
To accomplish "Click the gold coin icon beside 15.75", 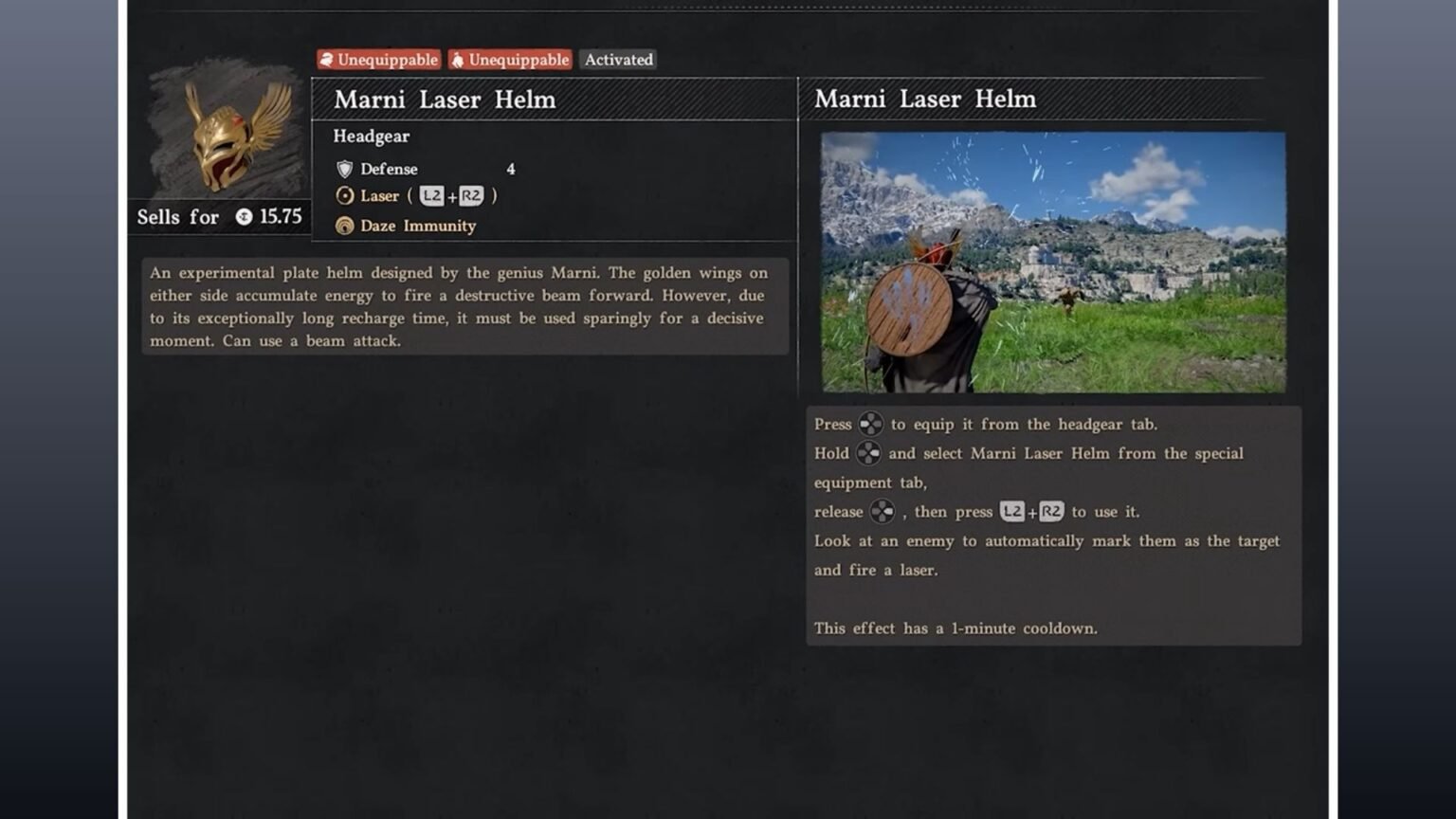I will point(243,217).
